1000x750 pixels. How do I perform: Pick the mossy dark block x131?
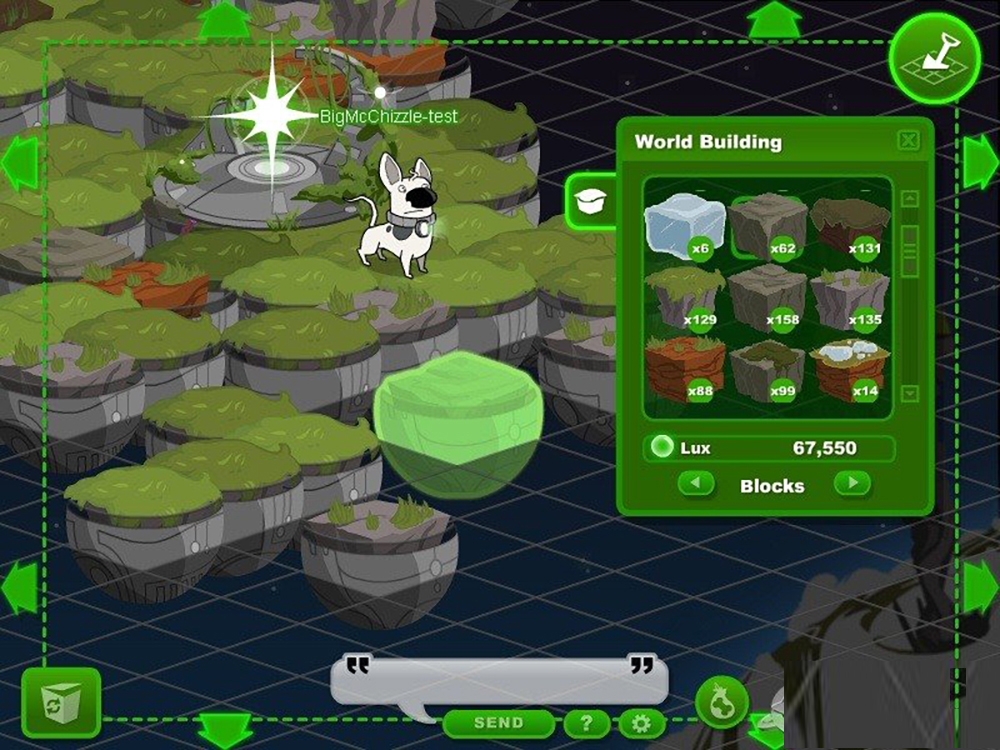pyautogui.click(x=849, y=227)
